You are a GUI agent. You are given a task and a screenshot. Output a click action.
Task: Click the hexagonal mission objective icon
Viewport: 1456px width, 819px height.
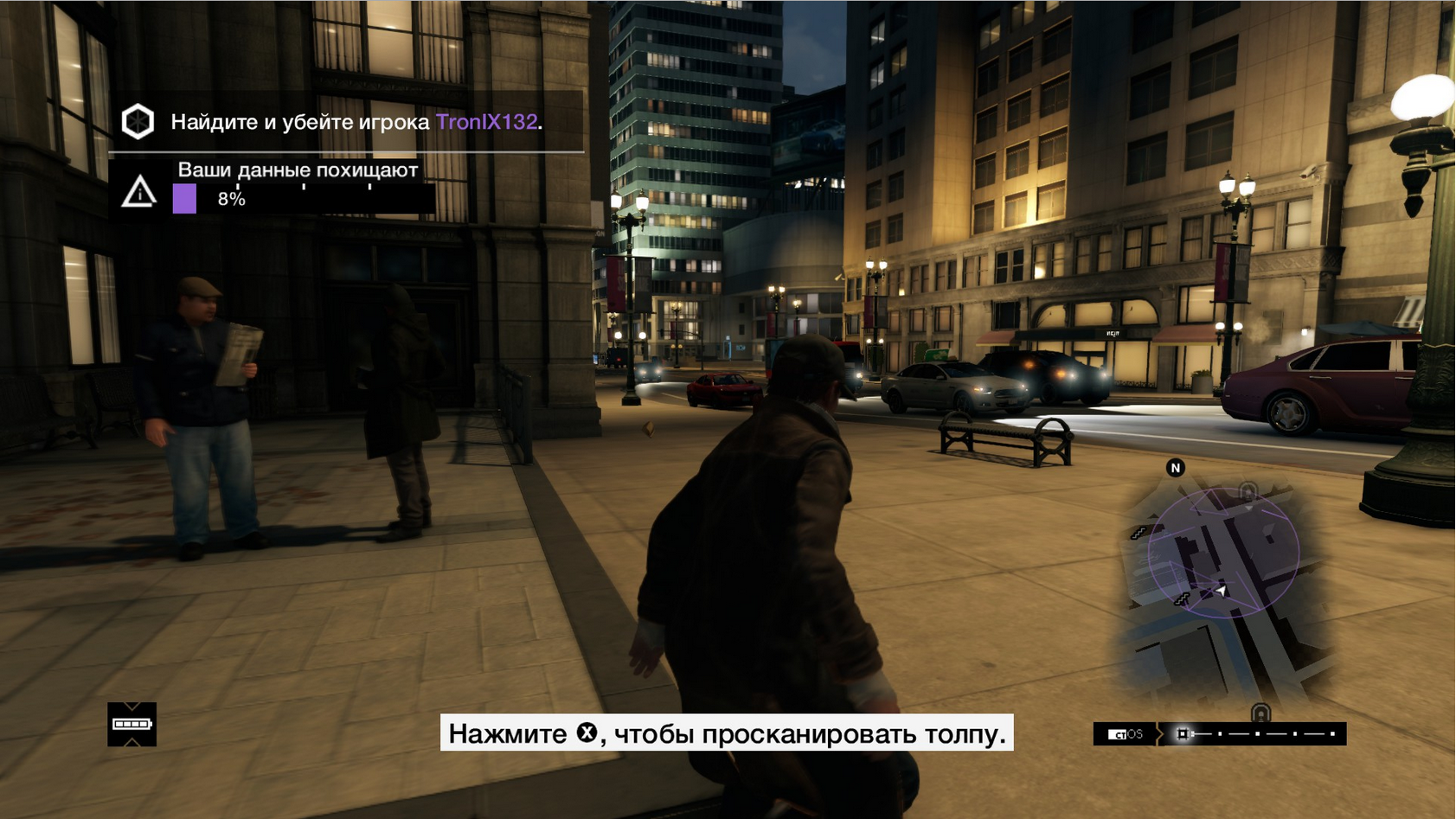point(136,123)
